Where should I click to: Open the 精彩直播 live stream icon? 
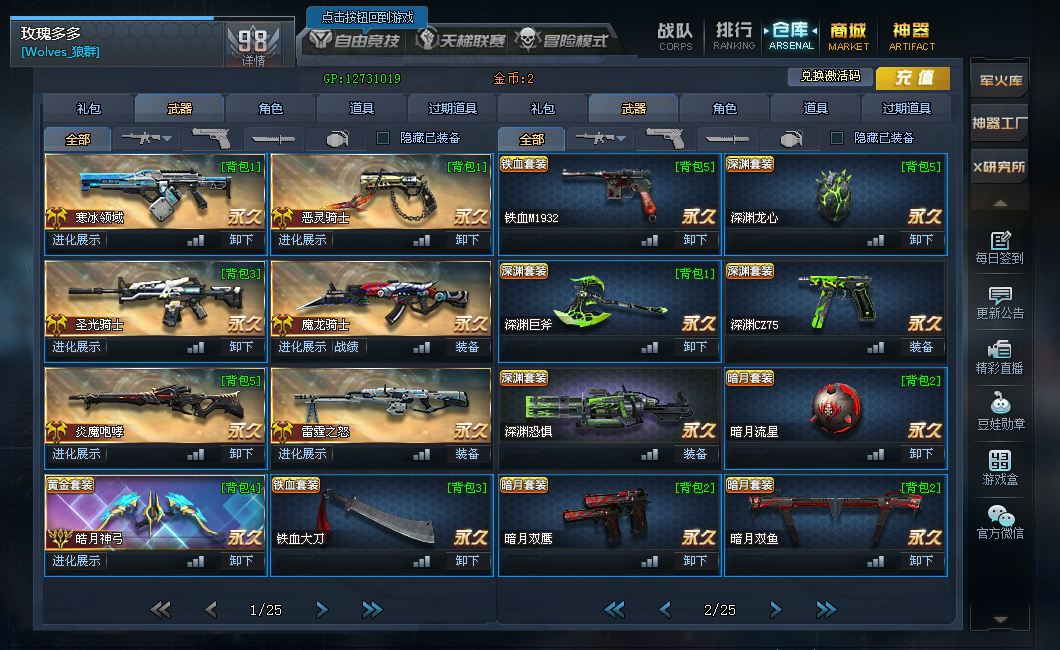[999, 357]
